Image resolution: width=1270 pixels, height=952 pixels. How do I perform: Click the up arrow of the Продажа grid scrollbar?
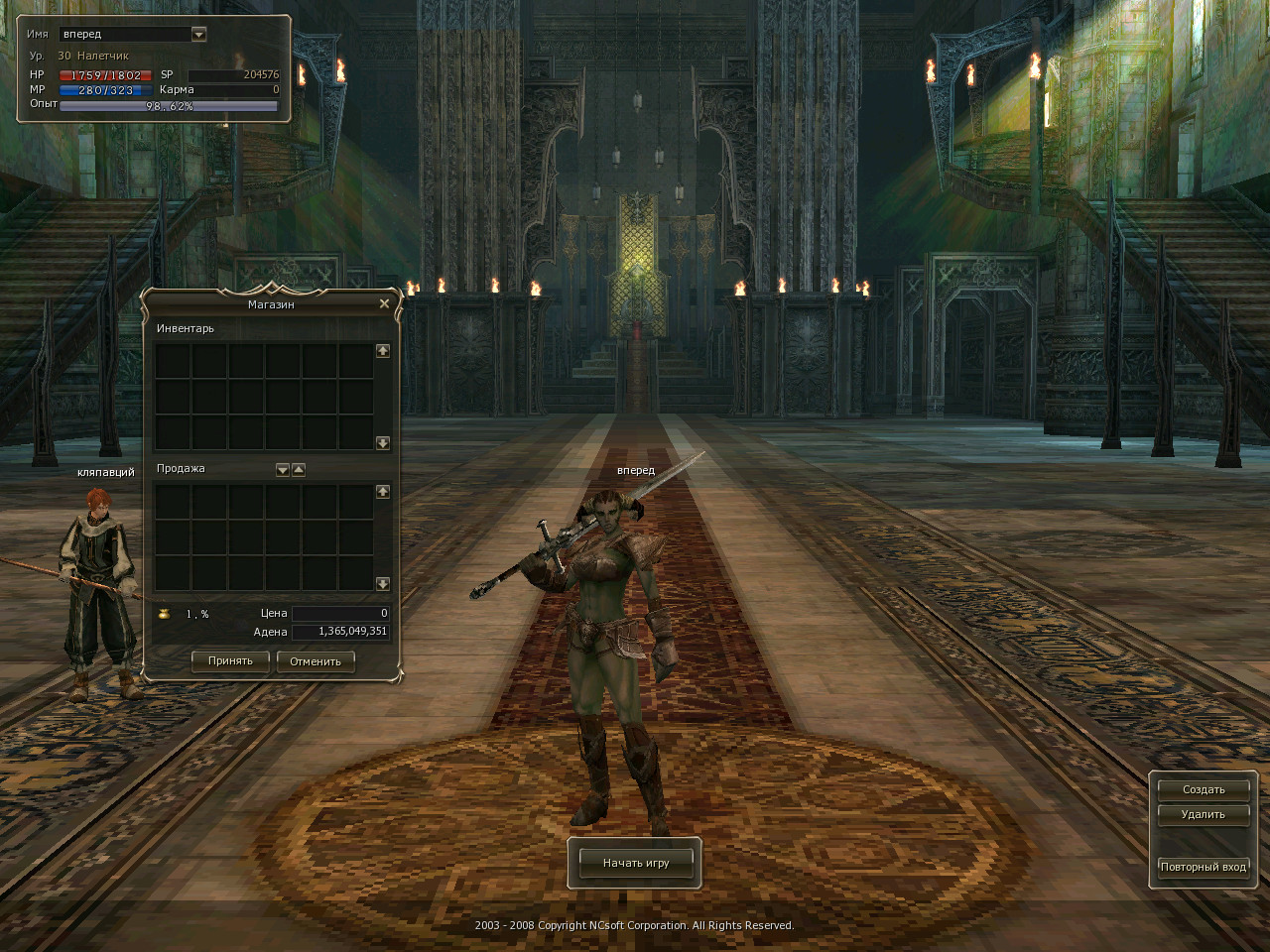pos(383,492)
